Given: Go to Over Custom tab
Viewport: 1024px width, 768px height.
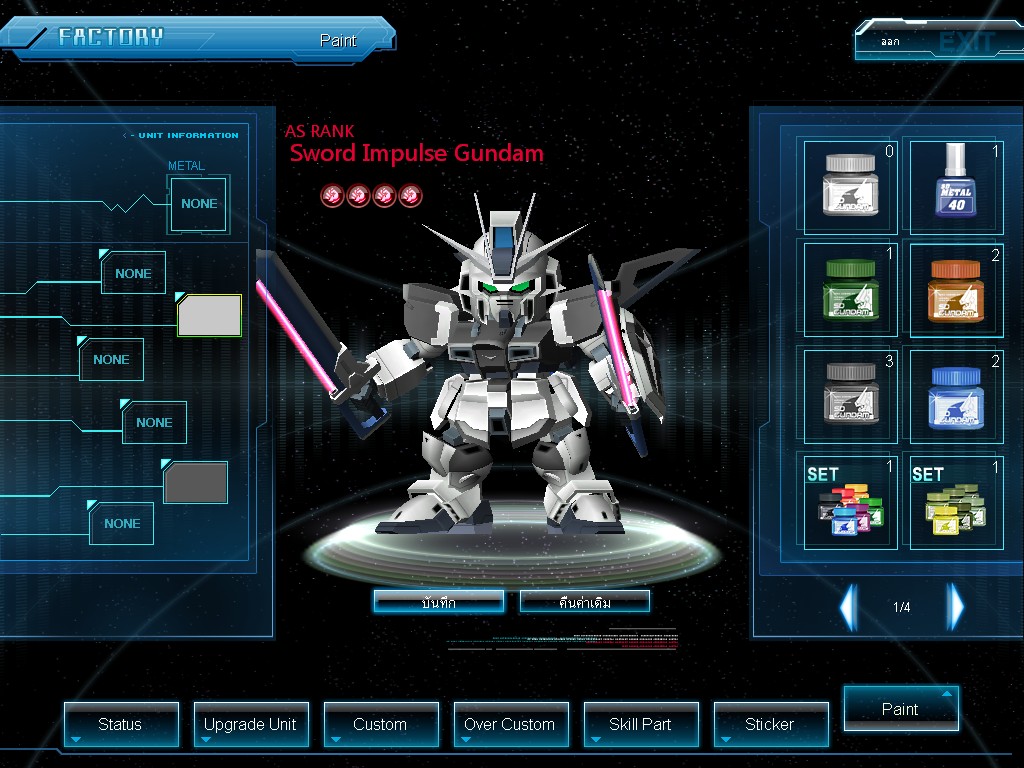Looking at the screenshot, I should (510, 724).
